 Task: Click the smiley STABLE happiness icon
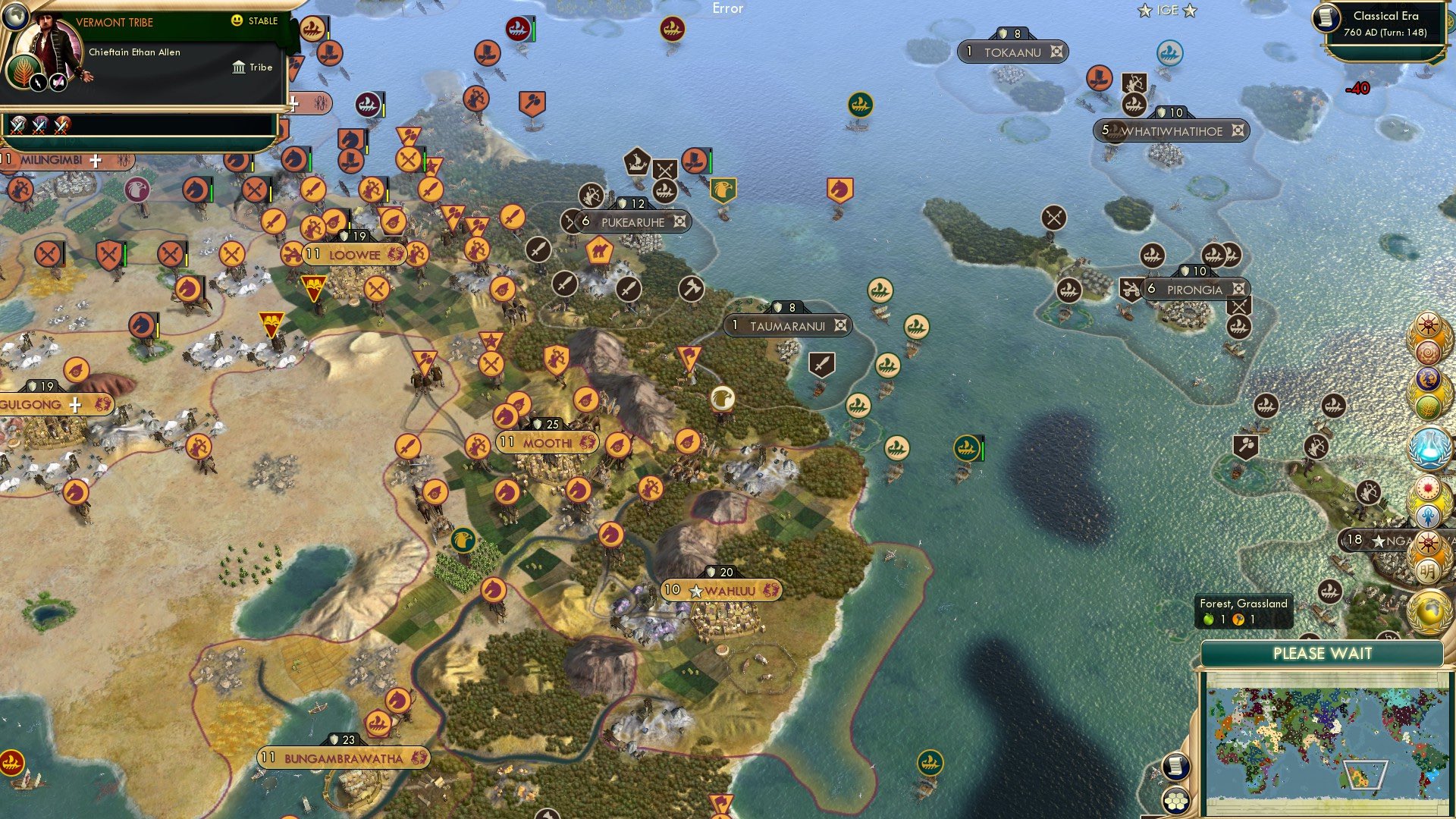[238, 21]
